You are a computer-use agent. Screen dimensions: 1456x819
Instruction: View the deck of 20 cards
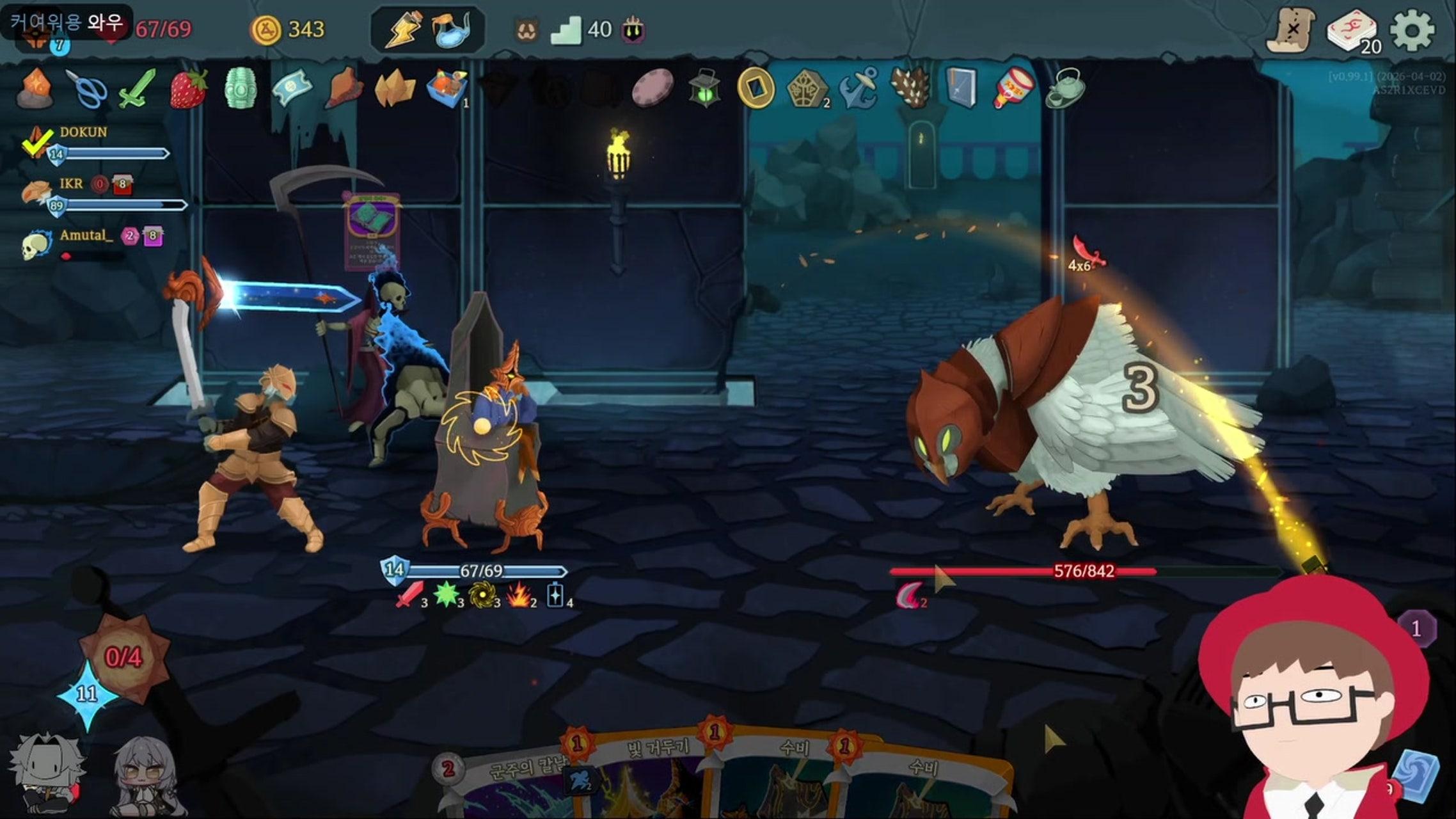(1351, 30)
